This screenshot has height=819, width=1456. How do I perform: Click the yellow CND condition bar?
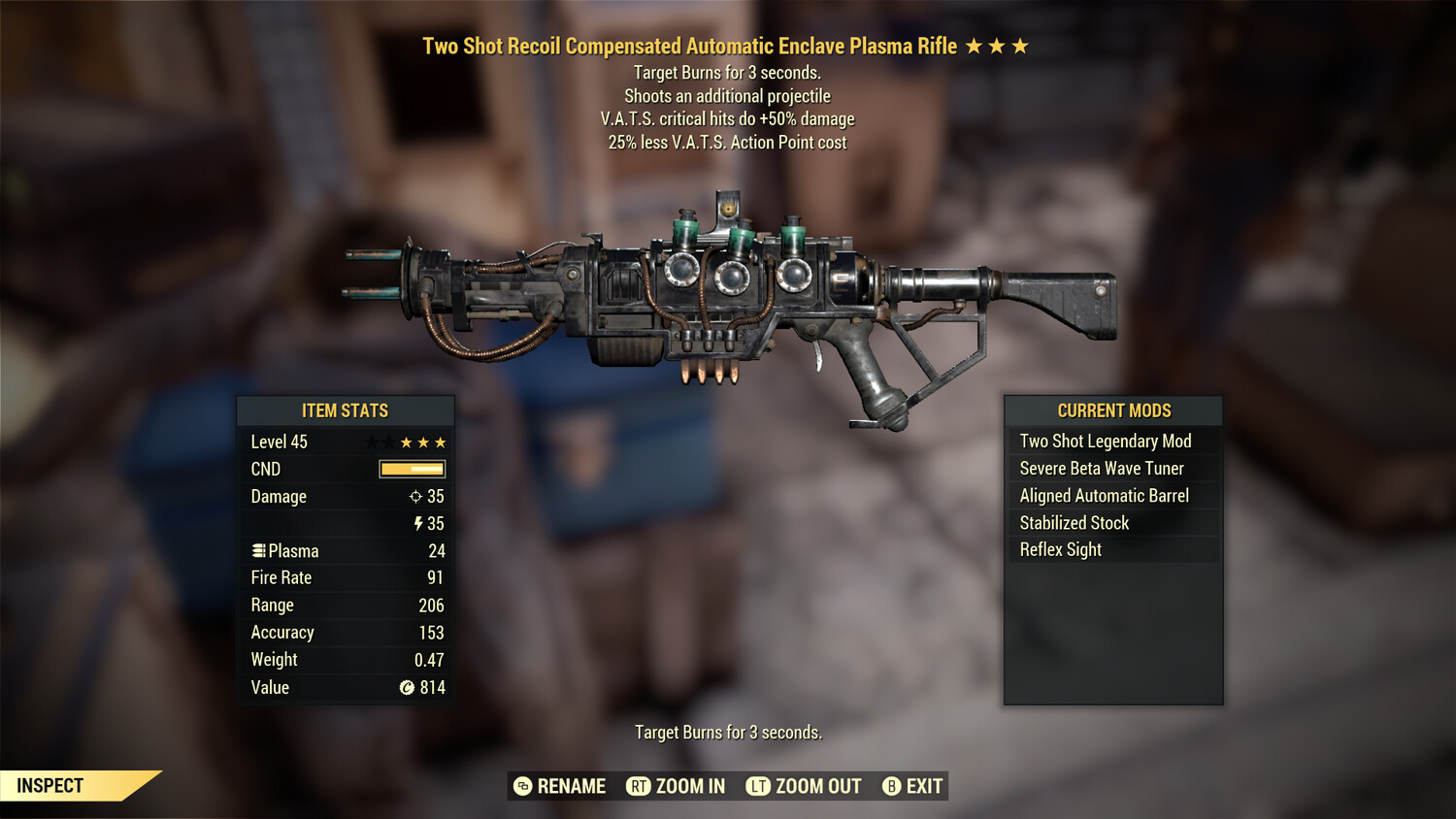click(x=411, y=469)
